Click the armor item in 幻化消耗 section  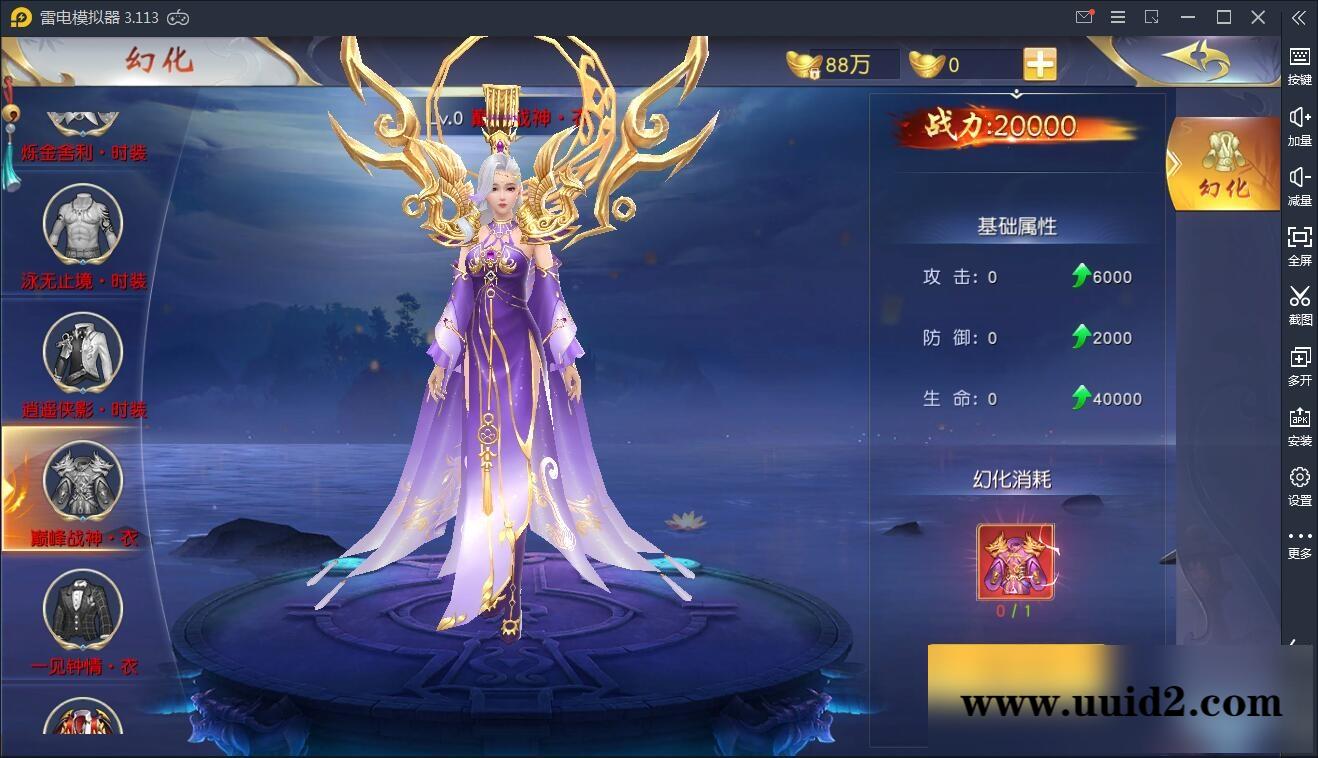pyautogui.click(x=1017, y=562)
